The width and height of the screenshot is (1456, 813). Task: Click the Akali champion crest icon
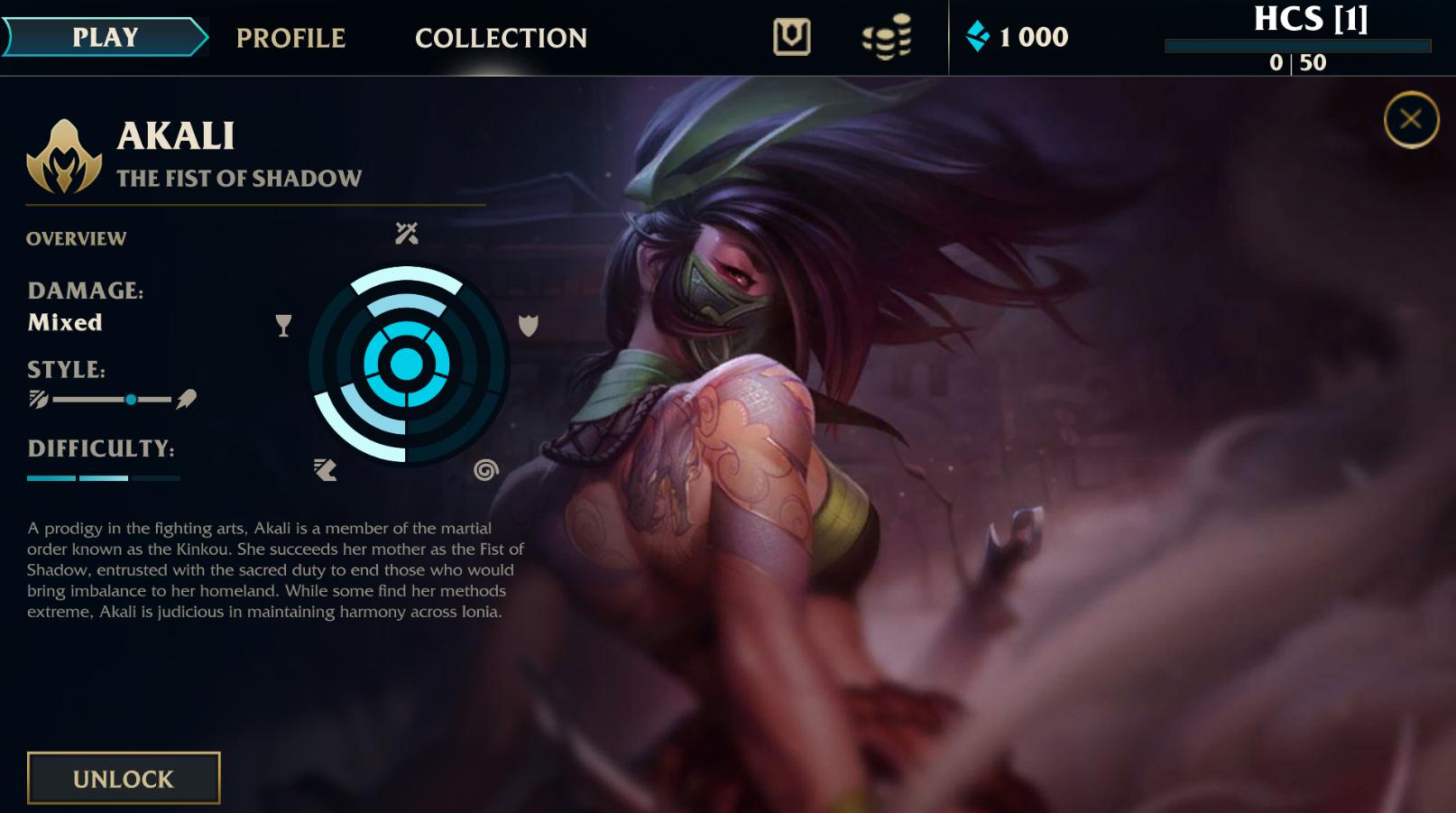point(62,159)
